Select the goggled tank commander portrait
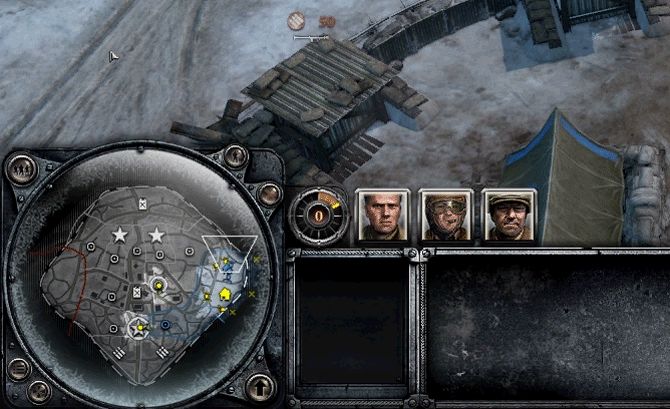This screenshot has height=409, width=670. [x=444, y=216]
